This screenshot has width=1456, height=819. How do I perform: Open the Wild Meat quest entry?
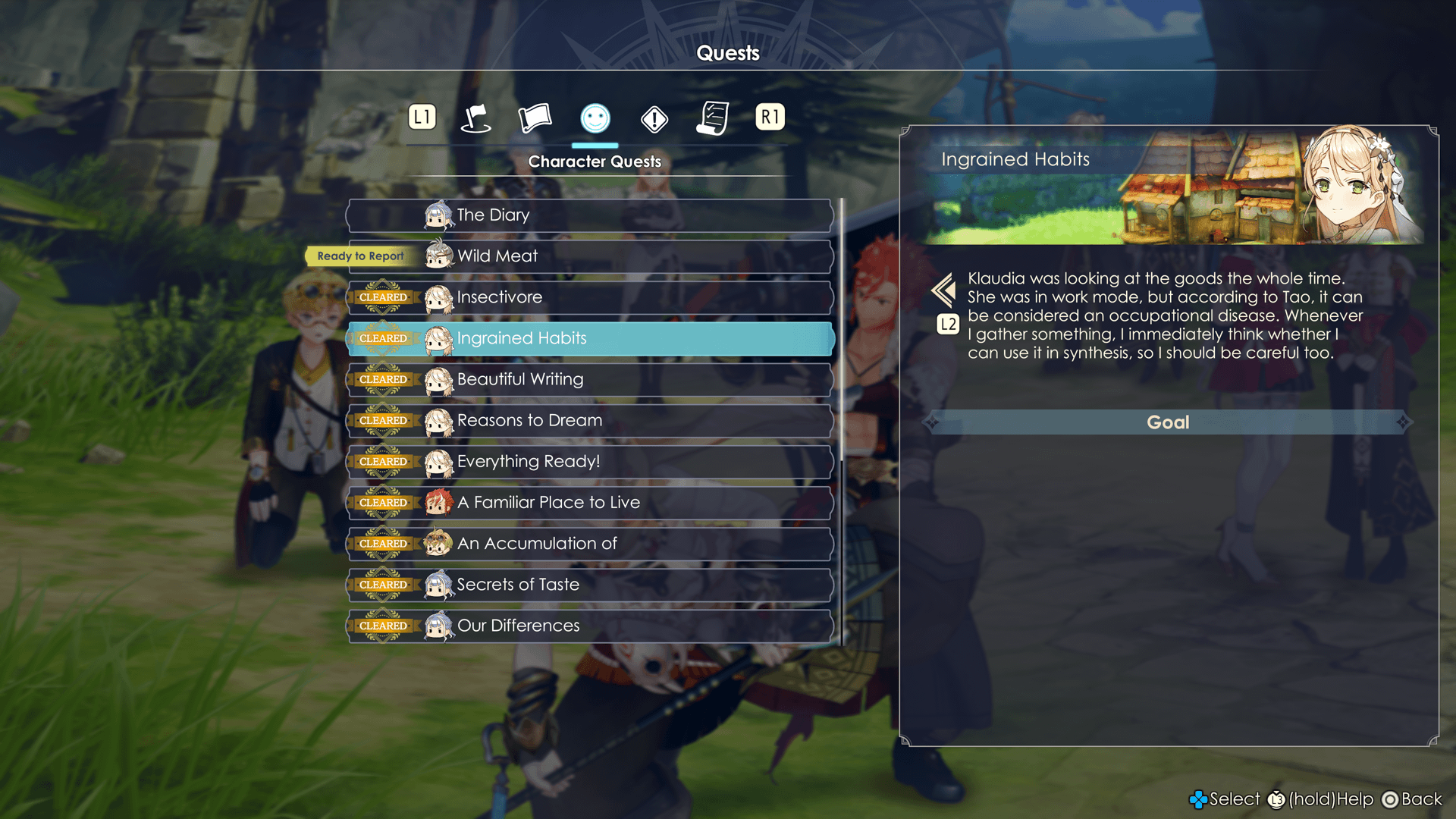click(590, 256)
